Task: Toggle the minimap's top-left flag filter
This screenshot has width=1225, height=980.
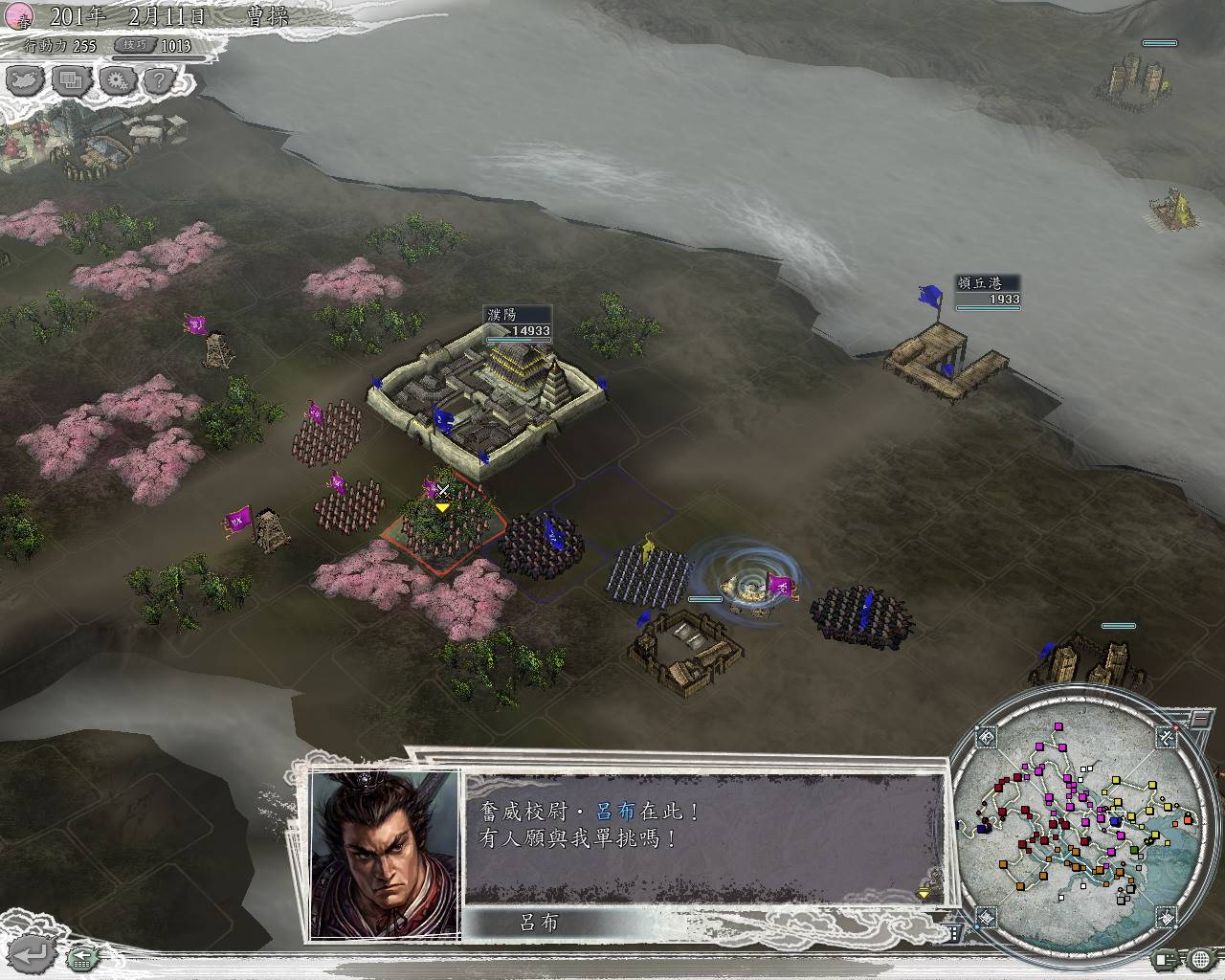Action: coord(986,737)
